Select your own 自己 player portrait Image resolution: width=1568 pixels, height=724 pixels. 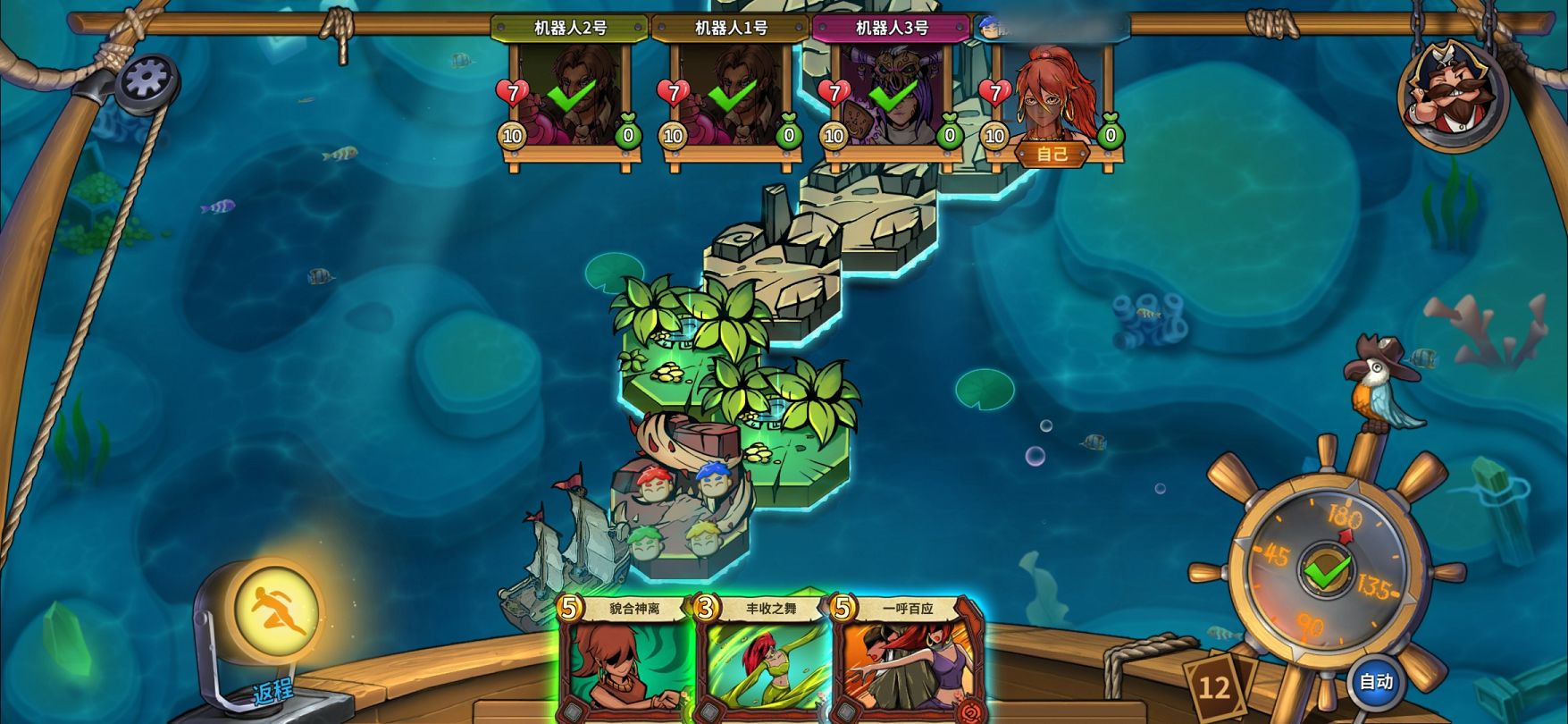click(1053, 98)
